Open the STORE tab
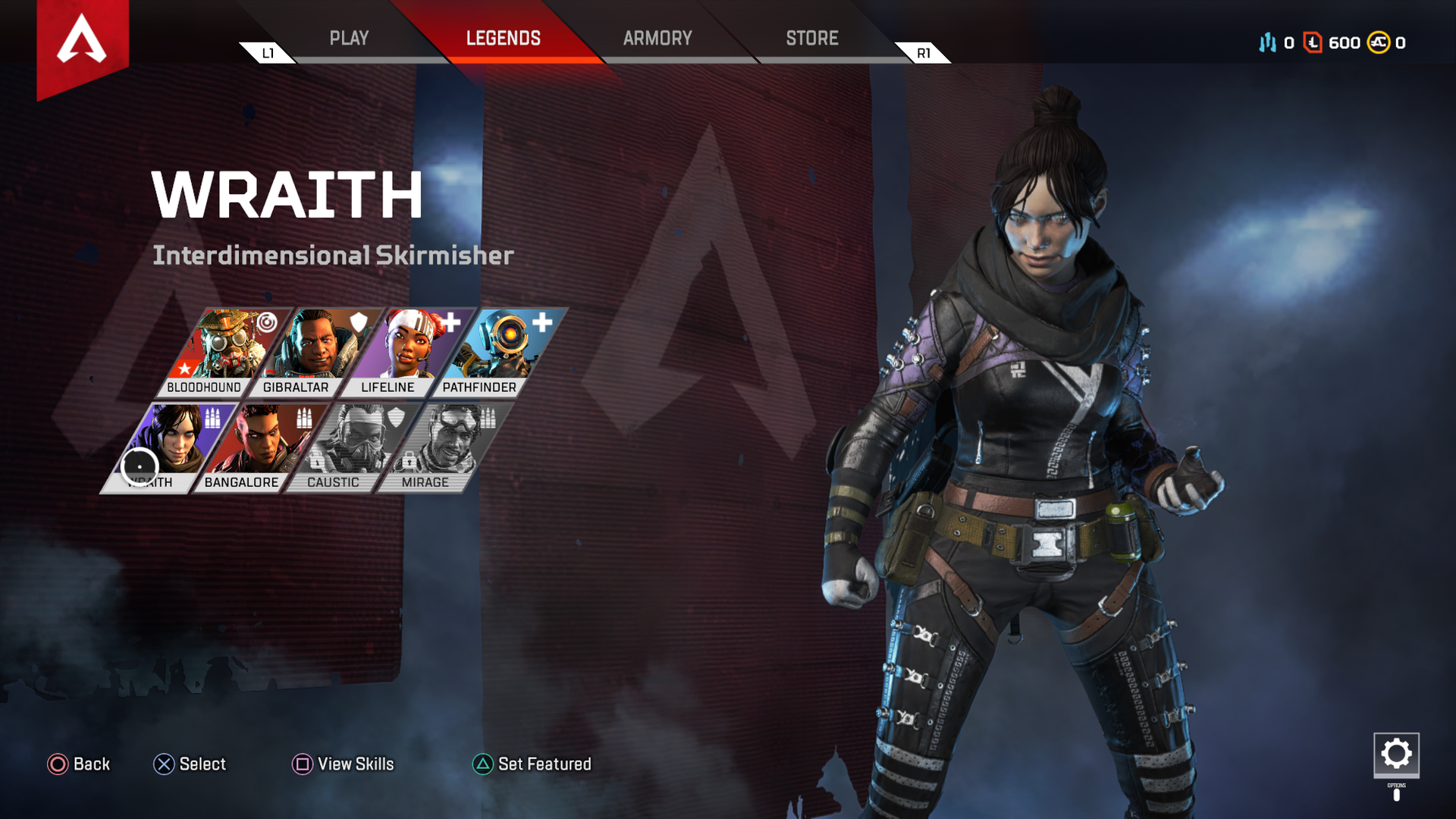The width and height of the screenshot is (1456, 819). pyautogui.click(x=811, y=38)
